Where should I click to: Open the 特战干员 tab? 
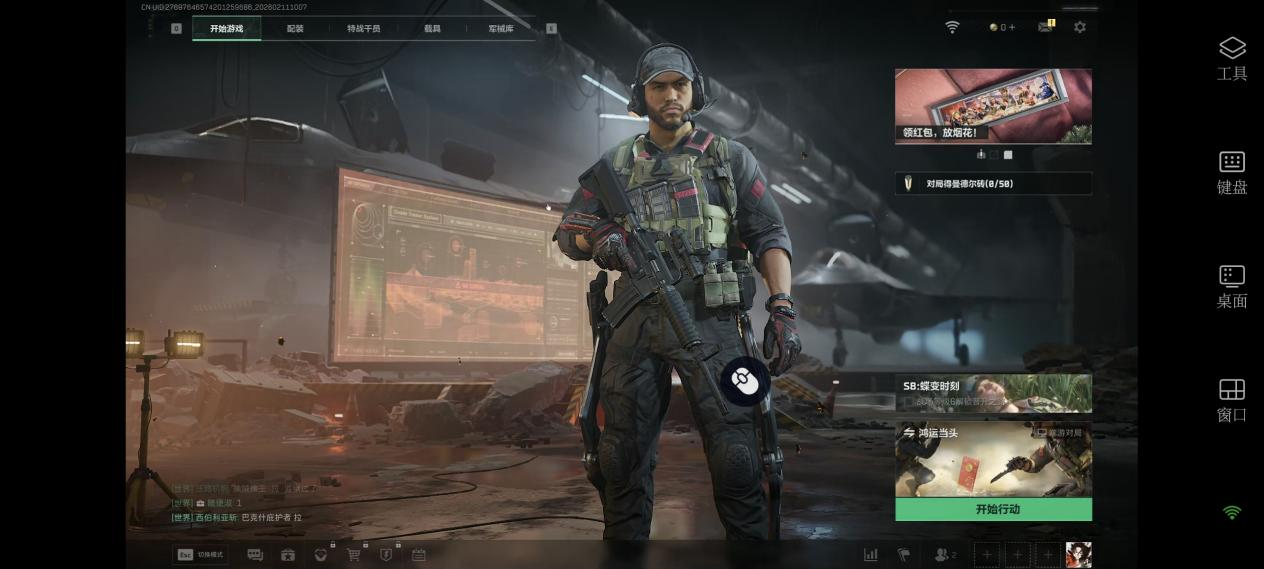[x=363, y=28]
